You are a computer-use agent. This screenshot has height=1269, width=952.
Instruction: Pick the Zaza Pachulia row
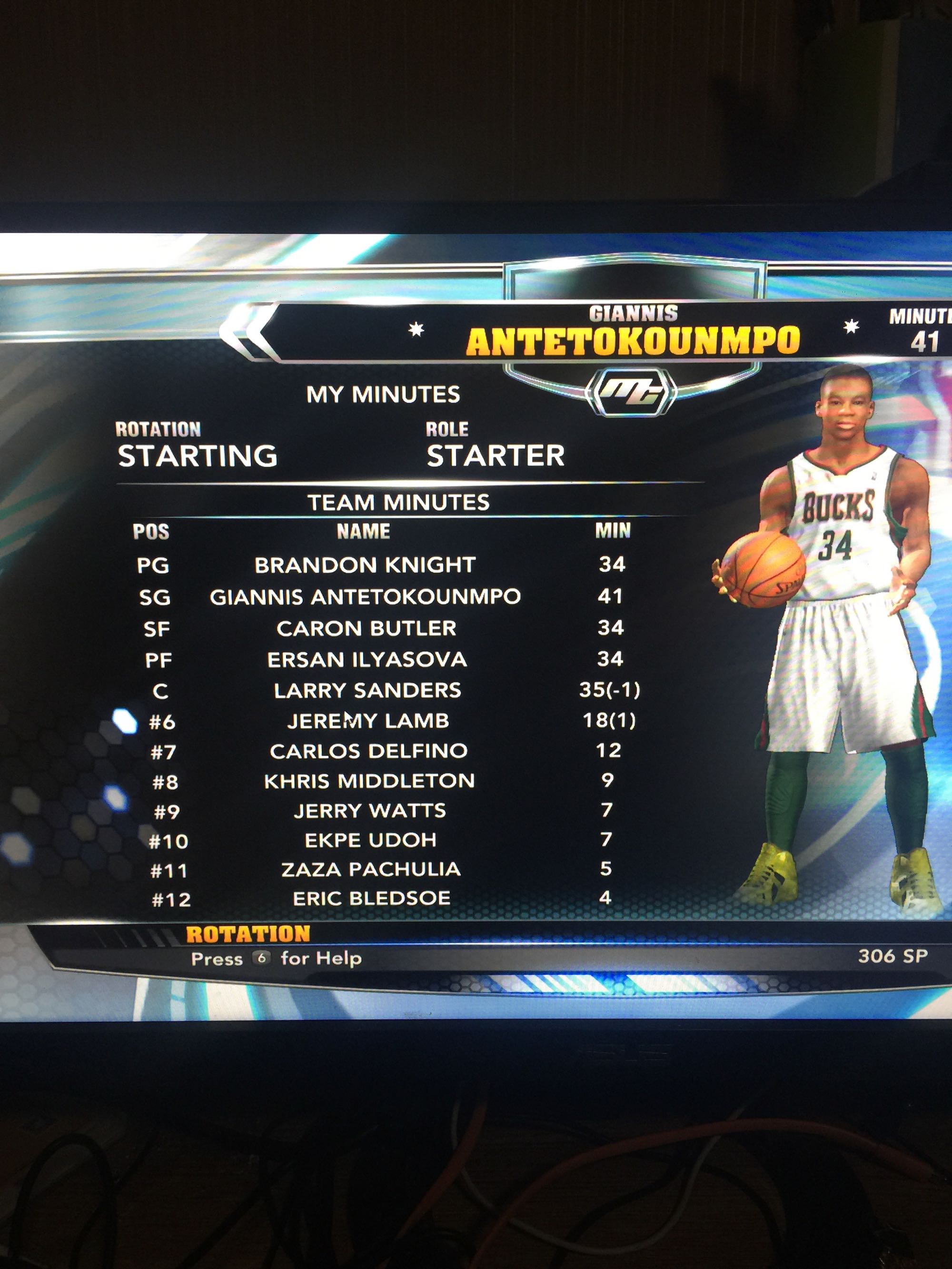[x=371, y=870]
